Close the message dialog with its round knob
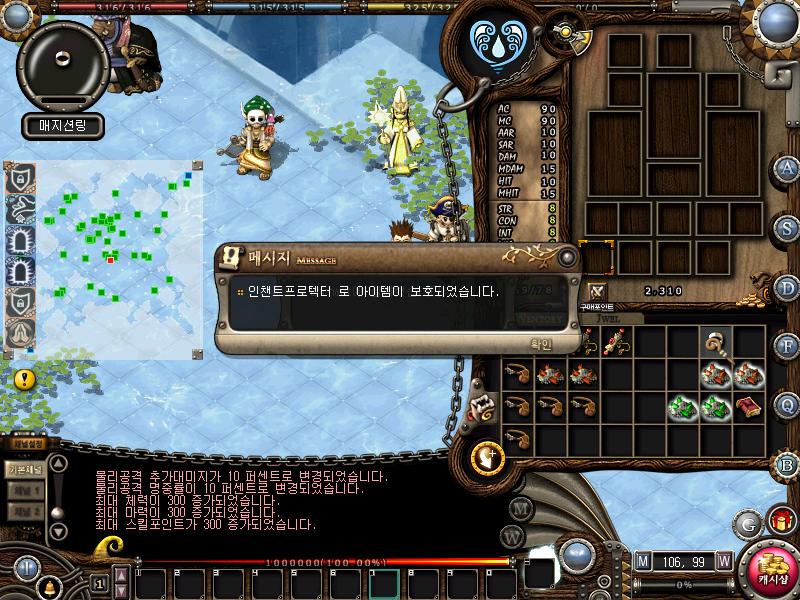The width and height of the screenshot is (800, 600). pyautogui.click(x=567, y=257)
